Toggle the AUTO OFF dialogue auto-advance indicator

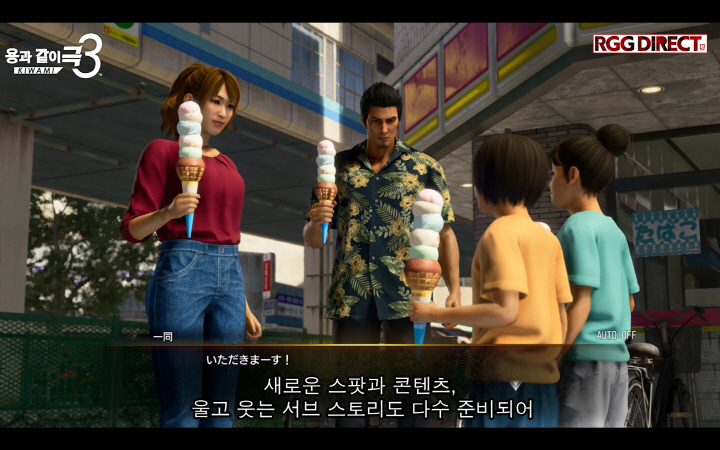click(616, 335)
